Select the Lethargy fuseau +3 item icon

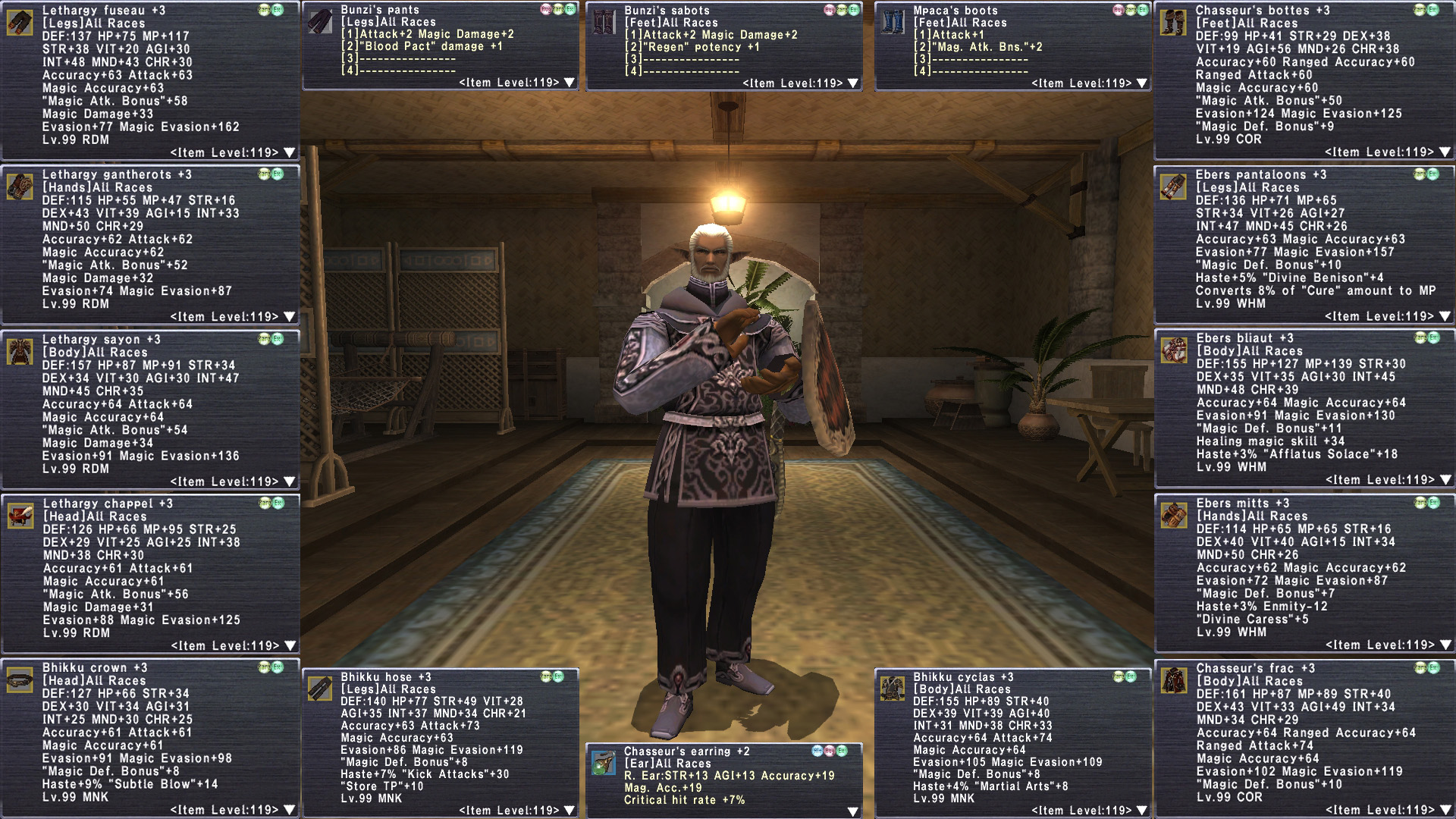coord(20,22)
